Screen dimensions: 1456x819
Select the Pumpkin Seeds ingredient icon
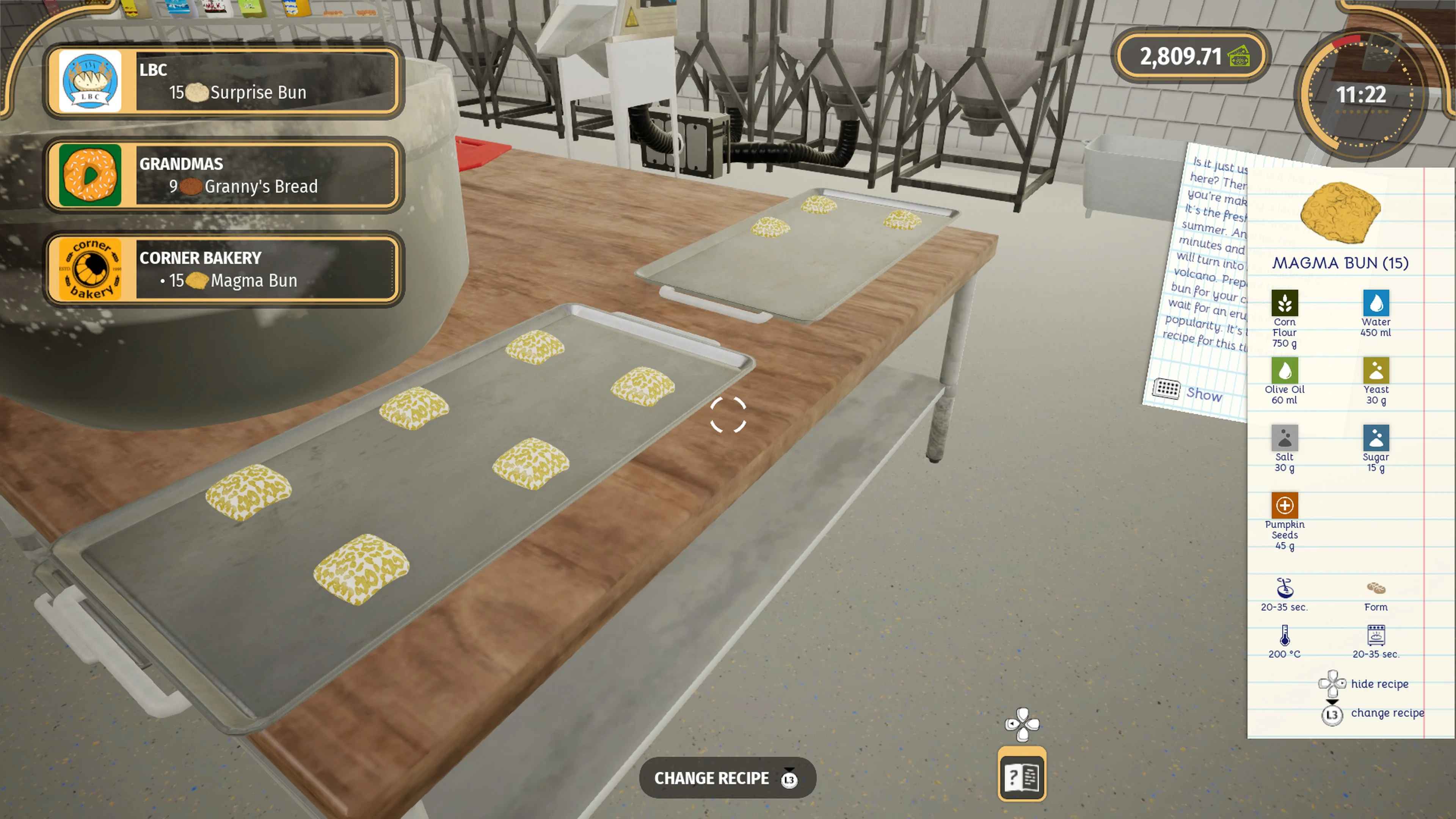(1284, 505)
